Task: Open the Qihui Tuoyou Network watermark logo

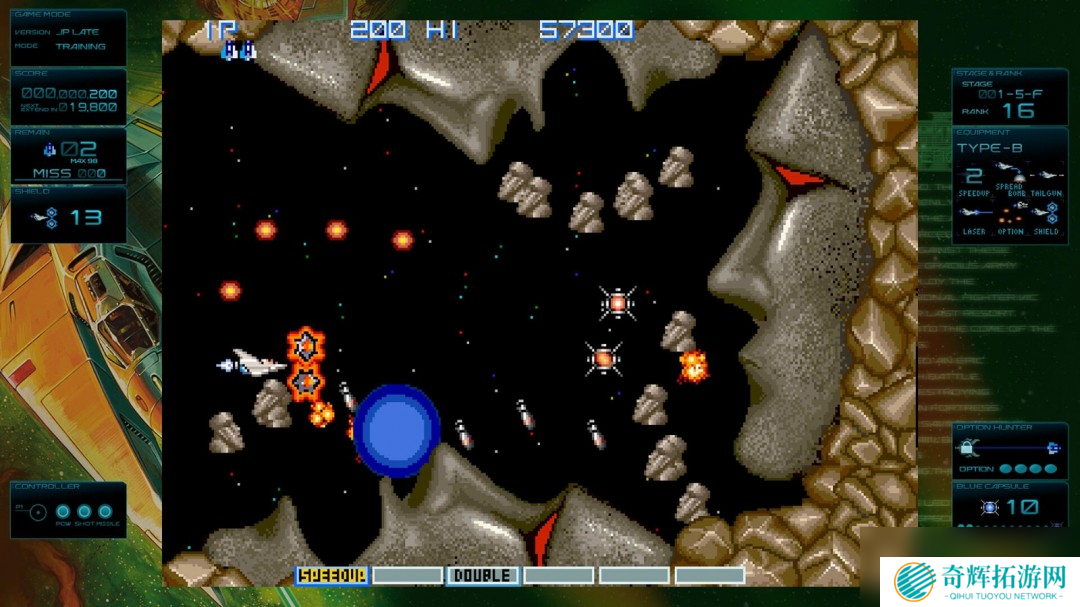Action: tap(913, 580)
